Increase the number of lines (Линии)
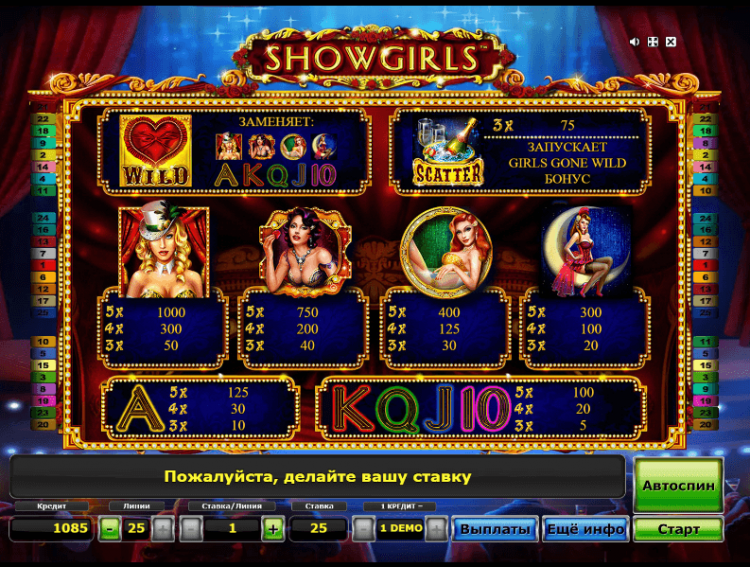The width and height of the screenshot is (750, 567). tap(163, 529)
